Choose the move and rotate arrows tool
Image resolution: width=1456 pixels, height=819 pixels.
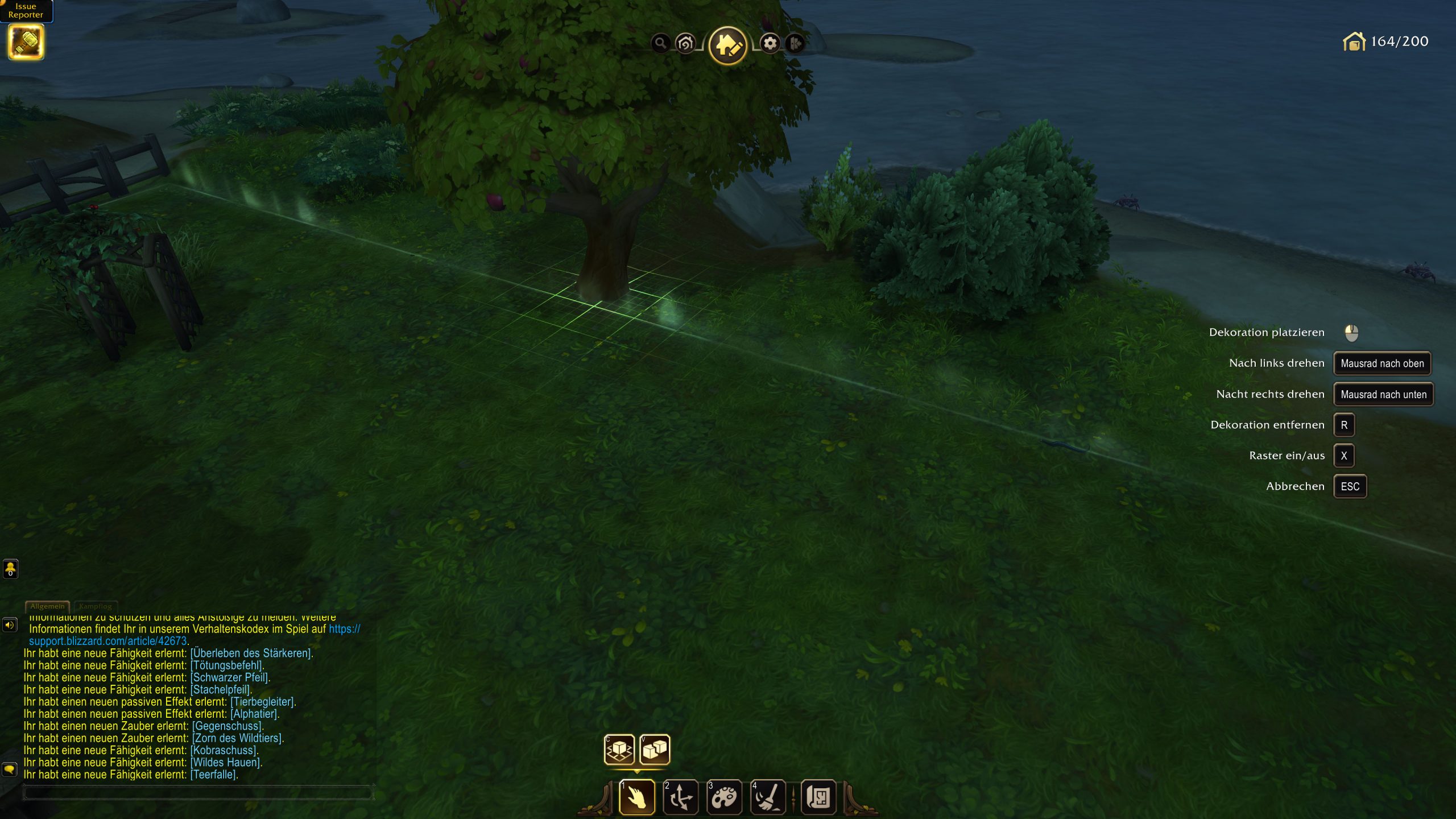click(x=681, y=797)
